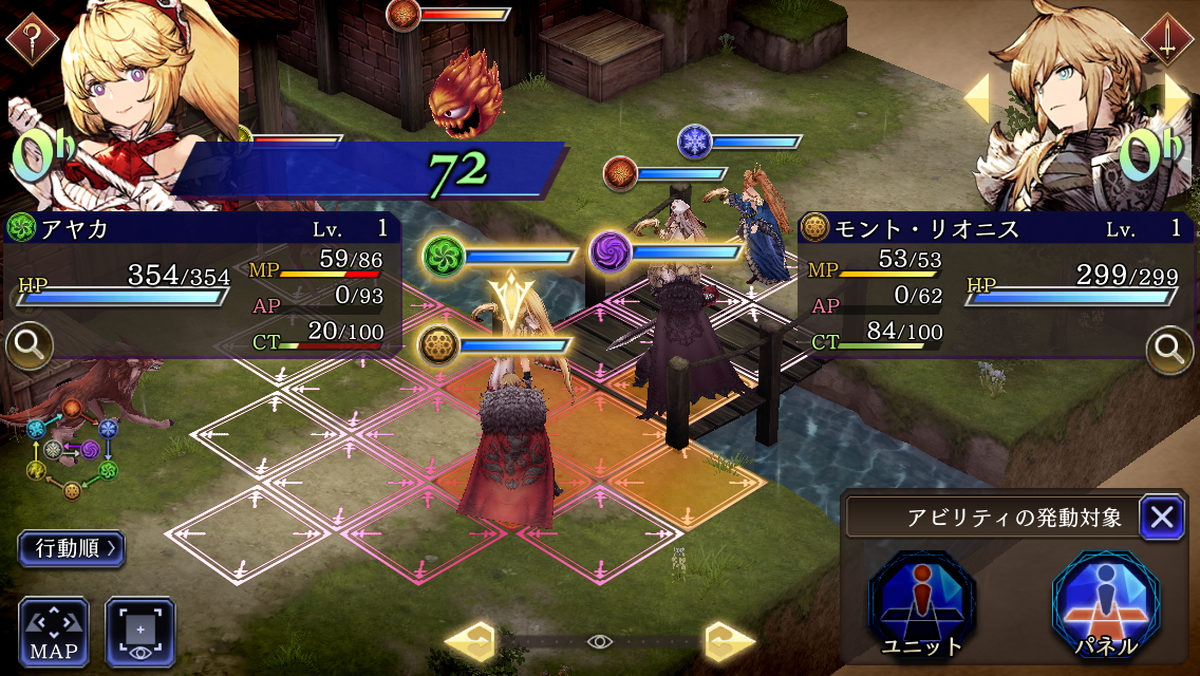The width and height of the screenshot is (1200, 676).
Task: Open the 行動順 turn order list
Action: point(71,548)
